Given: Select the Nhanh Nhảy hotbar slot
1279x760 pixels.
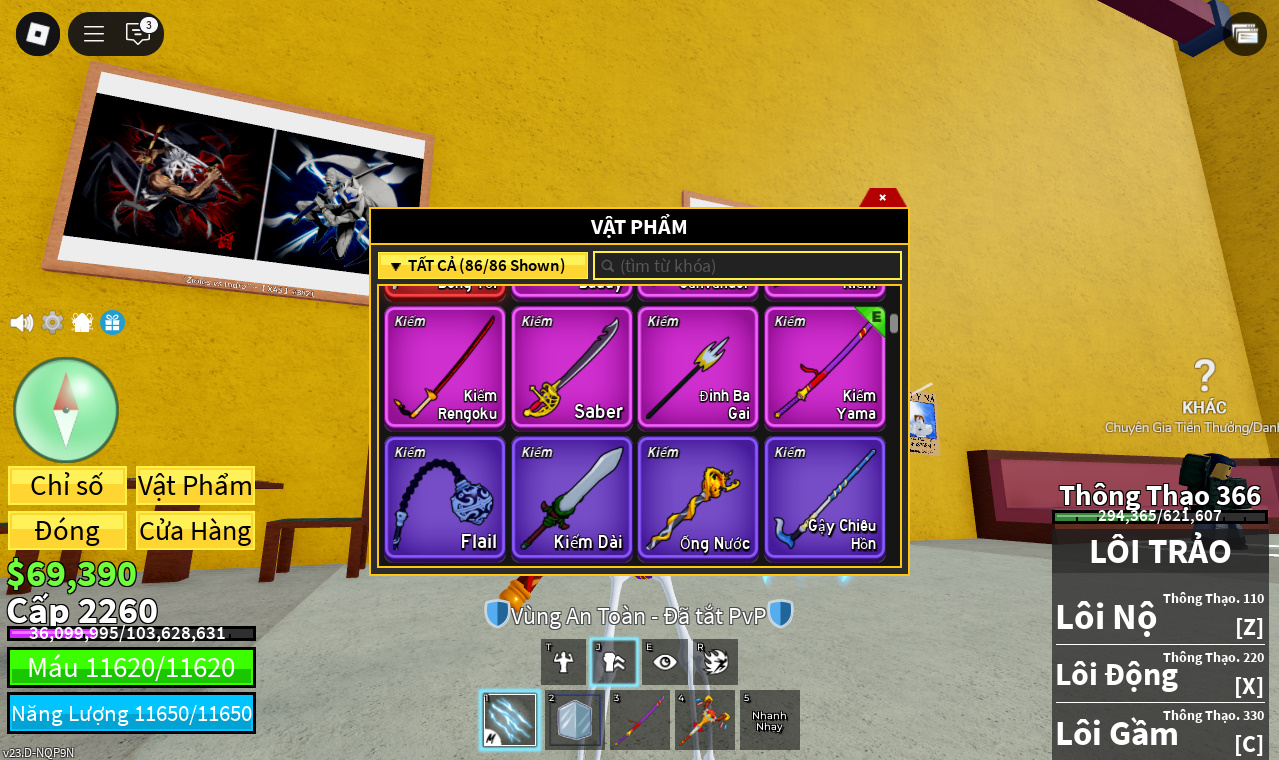Looking at the screenshot, I should [x=769, y=720].
